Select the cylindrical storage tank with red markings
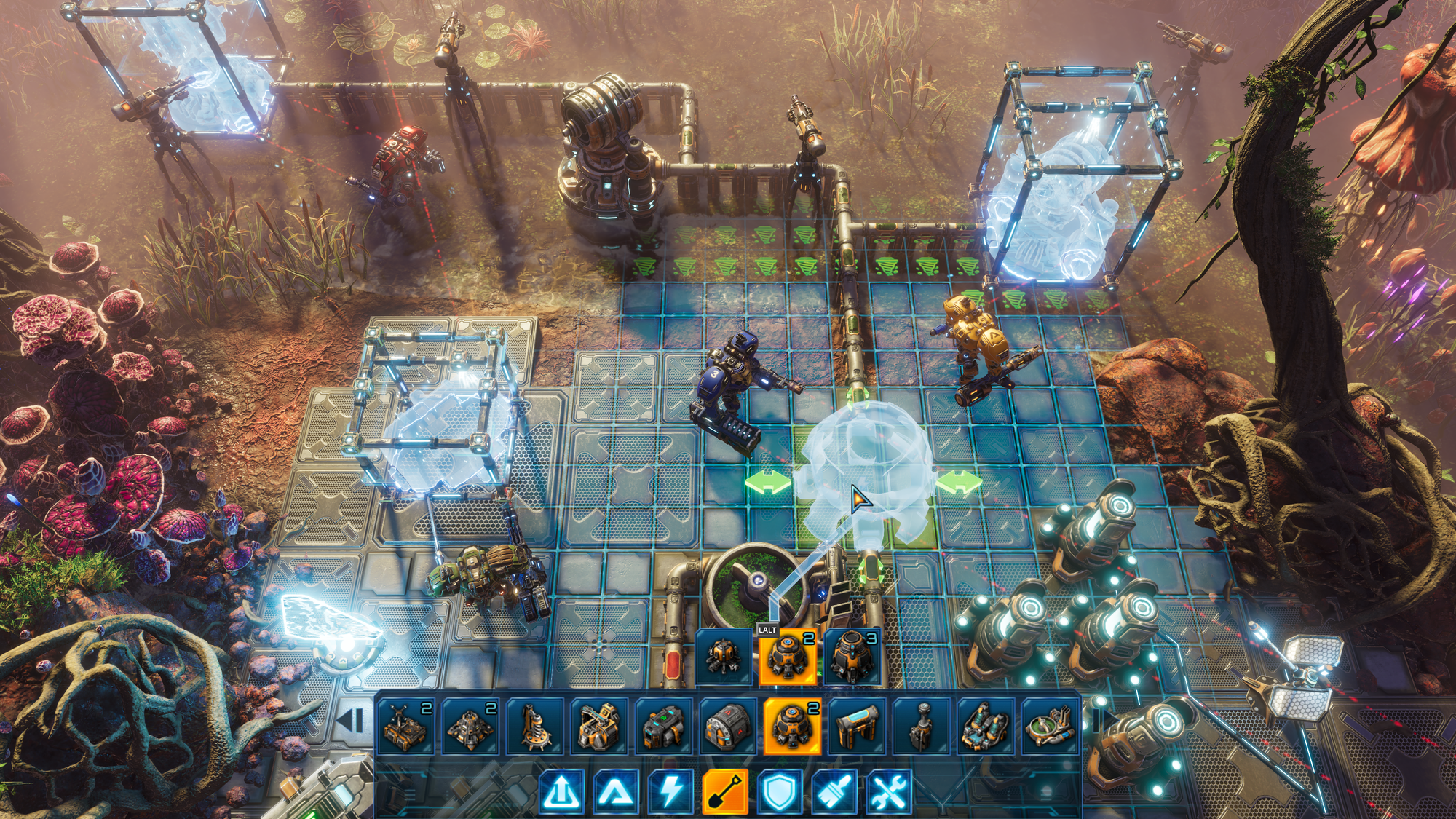The image size is (1456, 819). pos(727,726)
